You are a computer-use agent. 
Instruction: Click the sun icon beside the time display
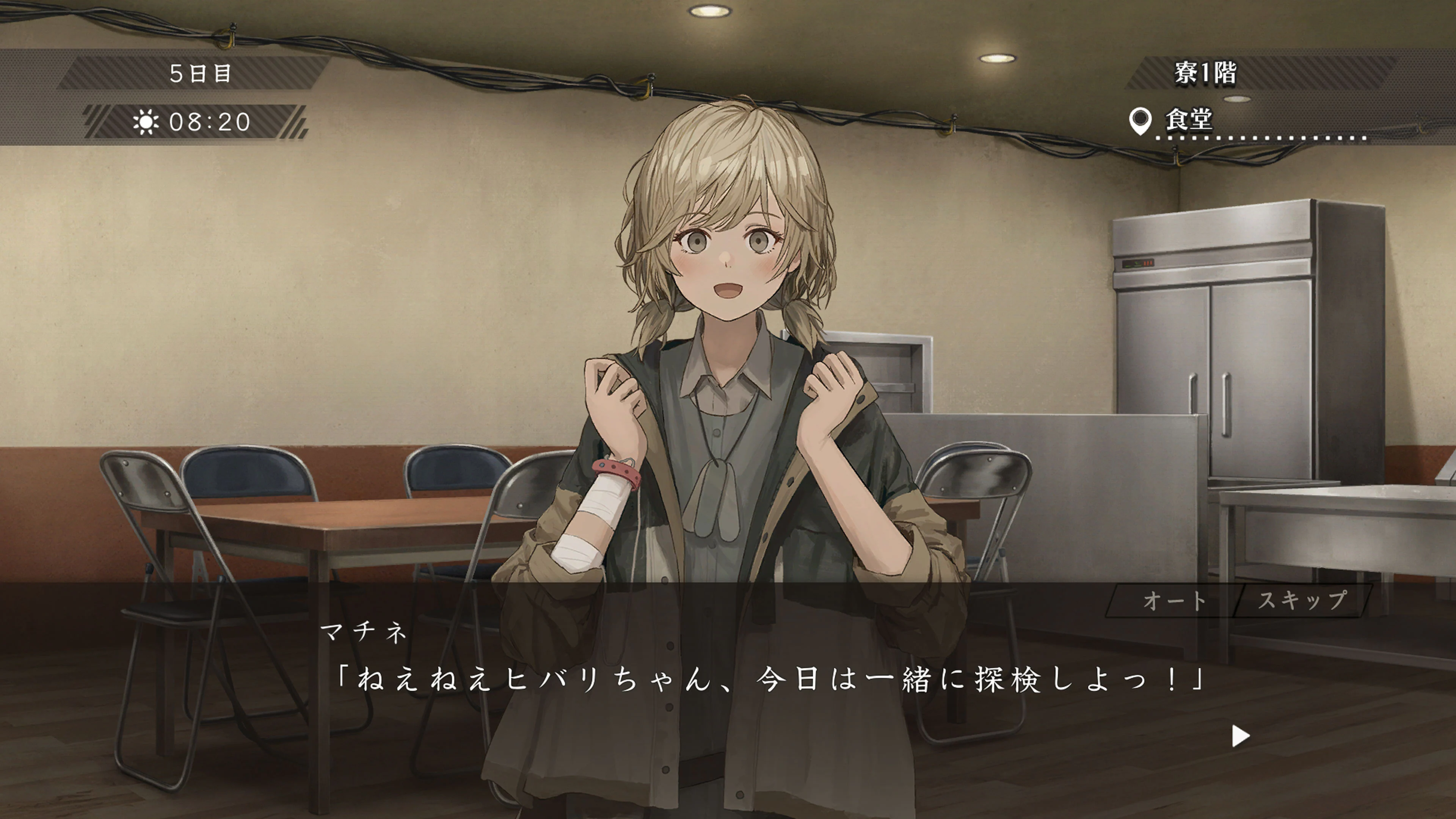click(x=146, y=121)
